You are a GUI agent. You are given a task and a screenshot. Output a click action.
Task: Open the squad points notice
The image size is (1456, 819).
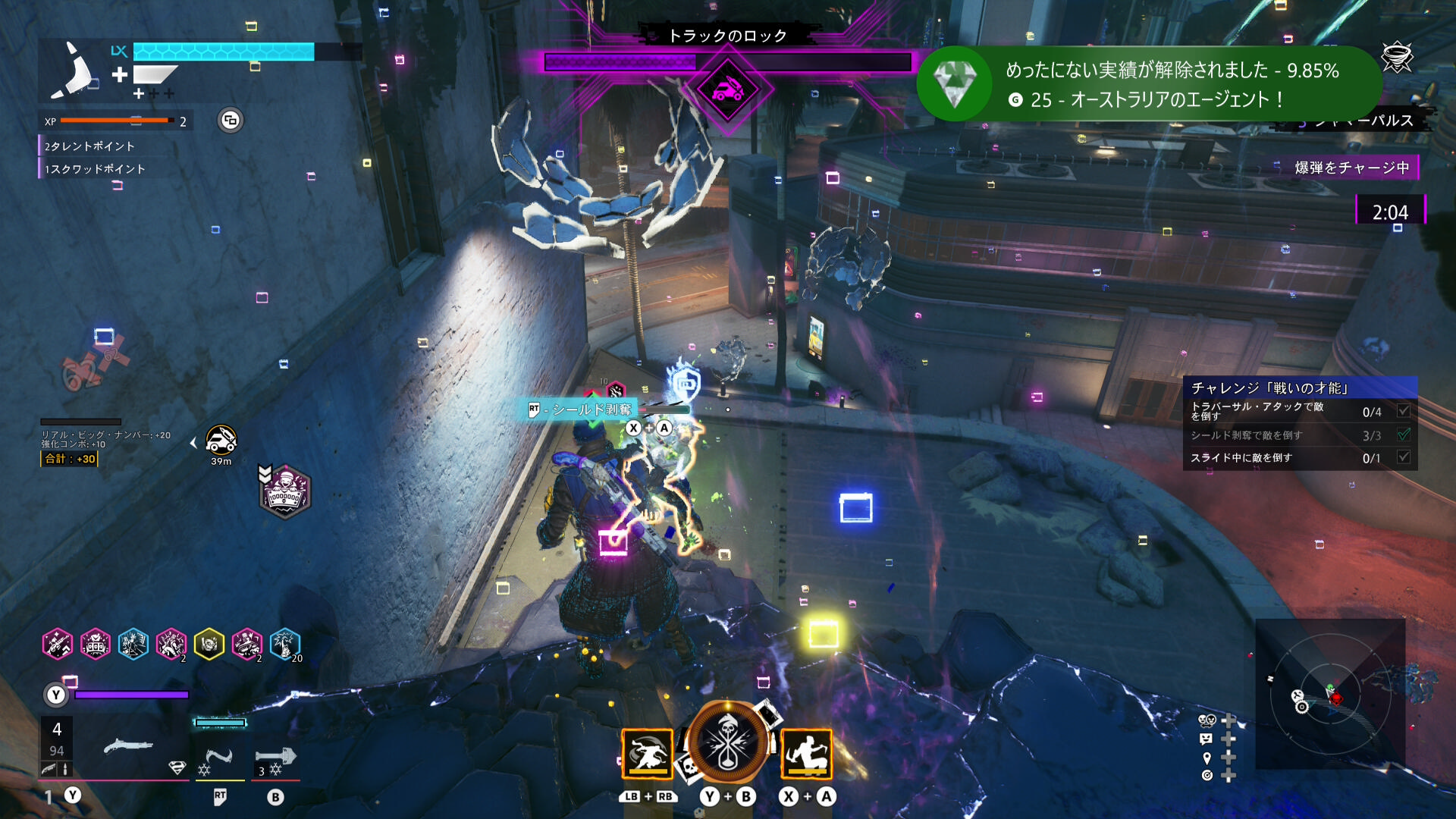[x=95, y=169]
